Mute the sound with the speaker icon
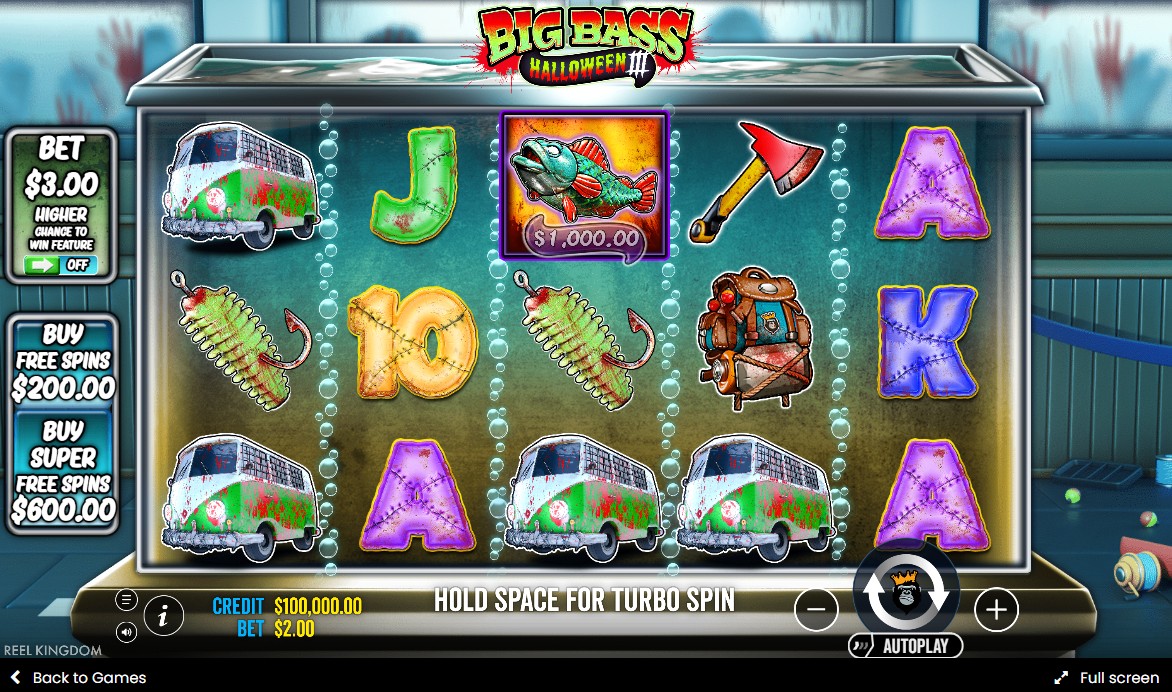Image resolution: width=1172 pixels, height=692 pixels. [x=127, y=632]
